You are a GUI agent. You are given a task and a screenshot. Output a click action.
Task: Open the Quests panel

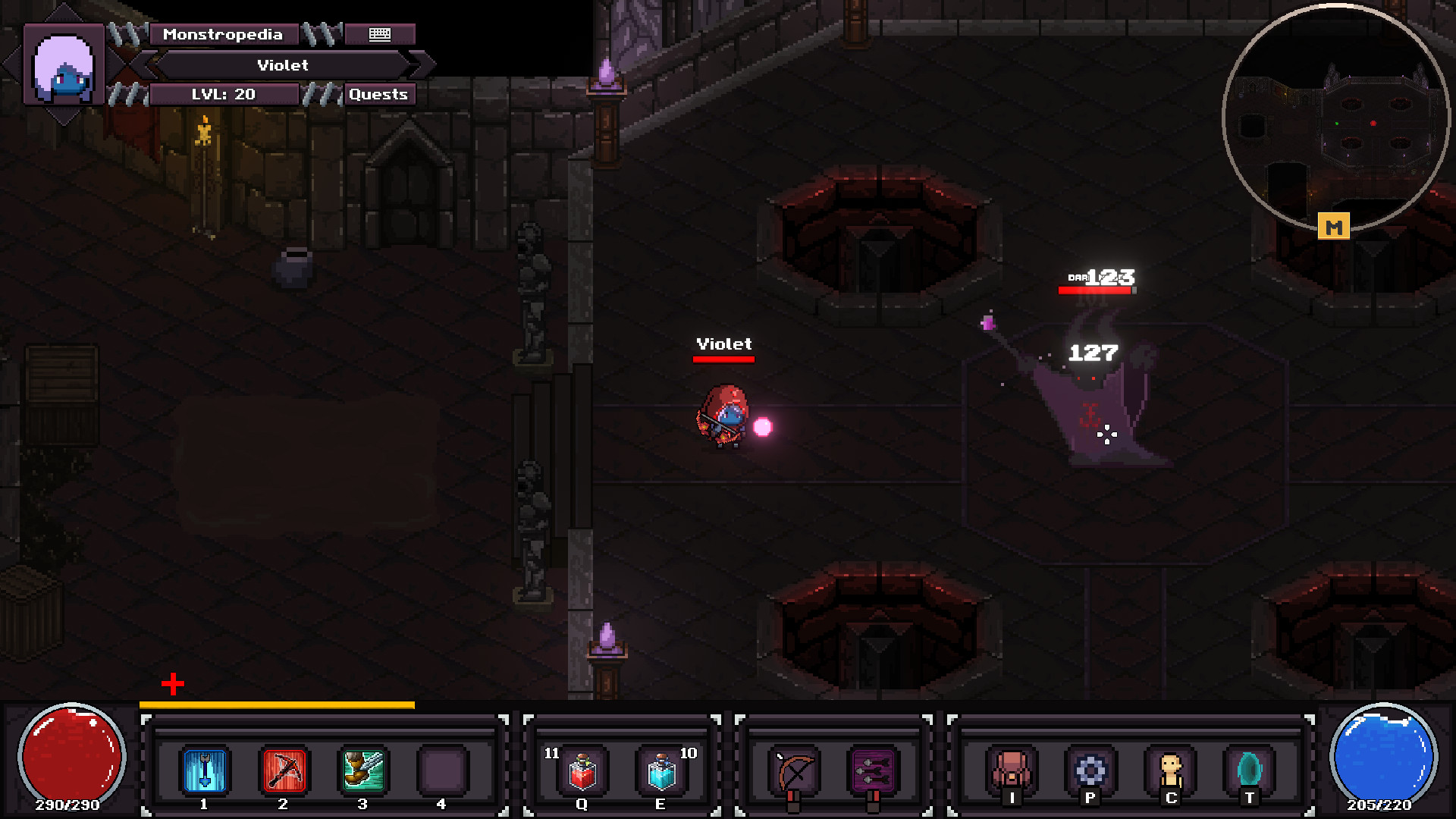378,94
